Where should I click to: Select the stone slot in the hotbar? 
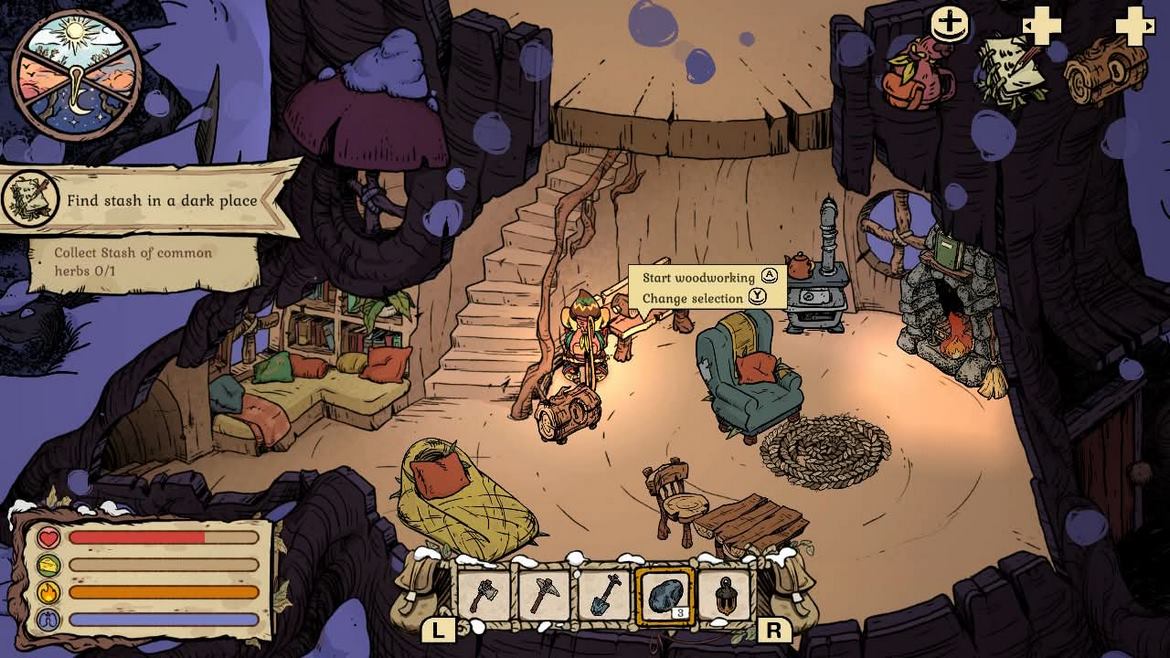(664, 597)
